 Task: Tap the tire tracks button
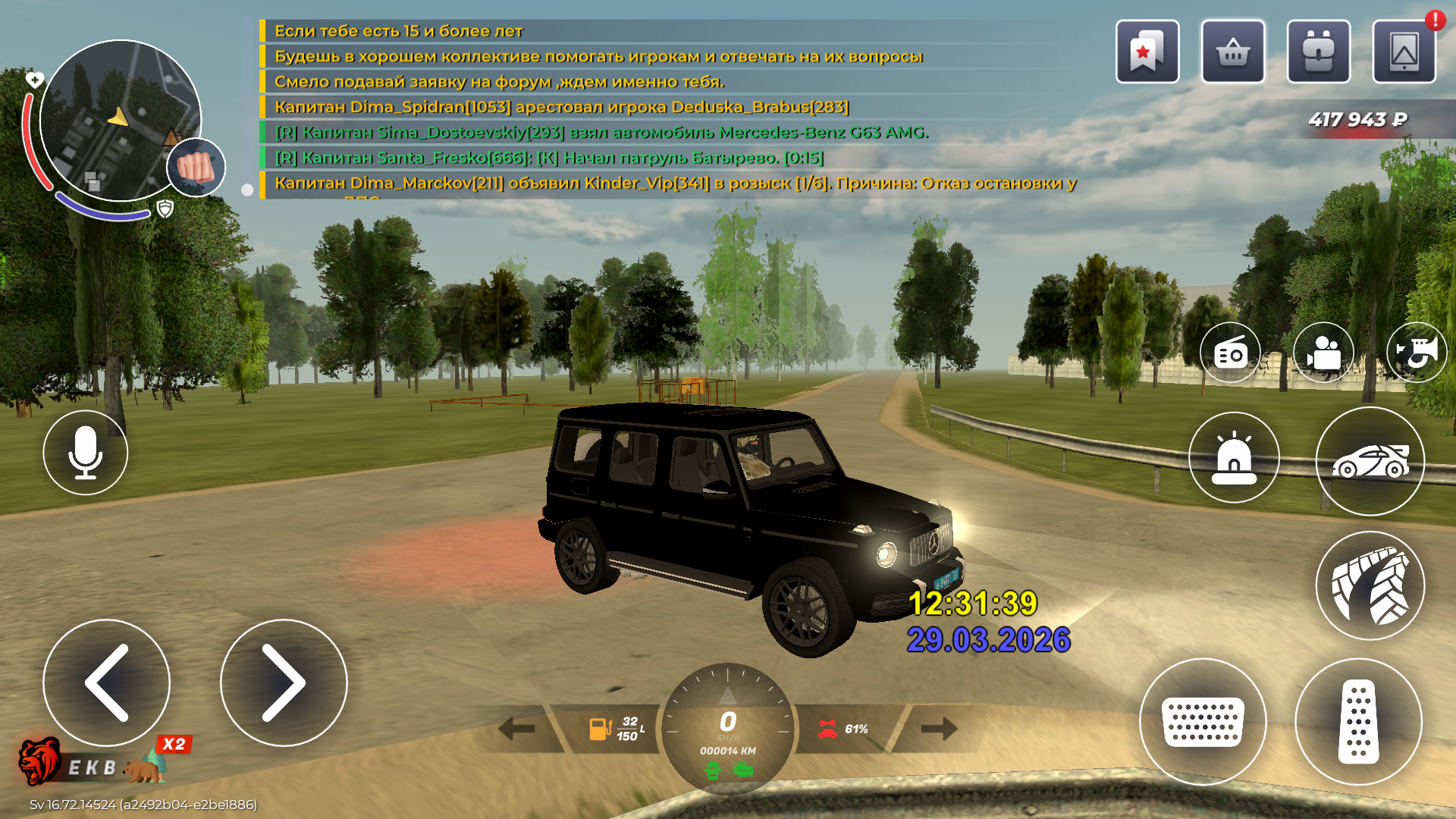[x=1370, y=585]
